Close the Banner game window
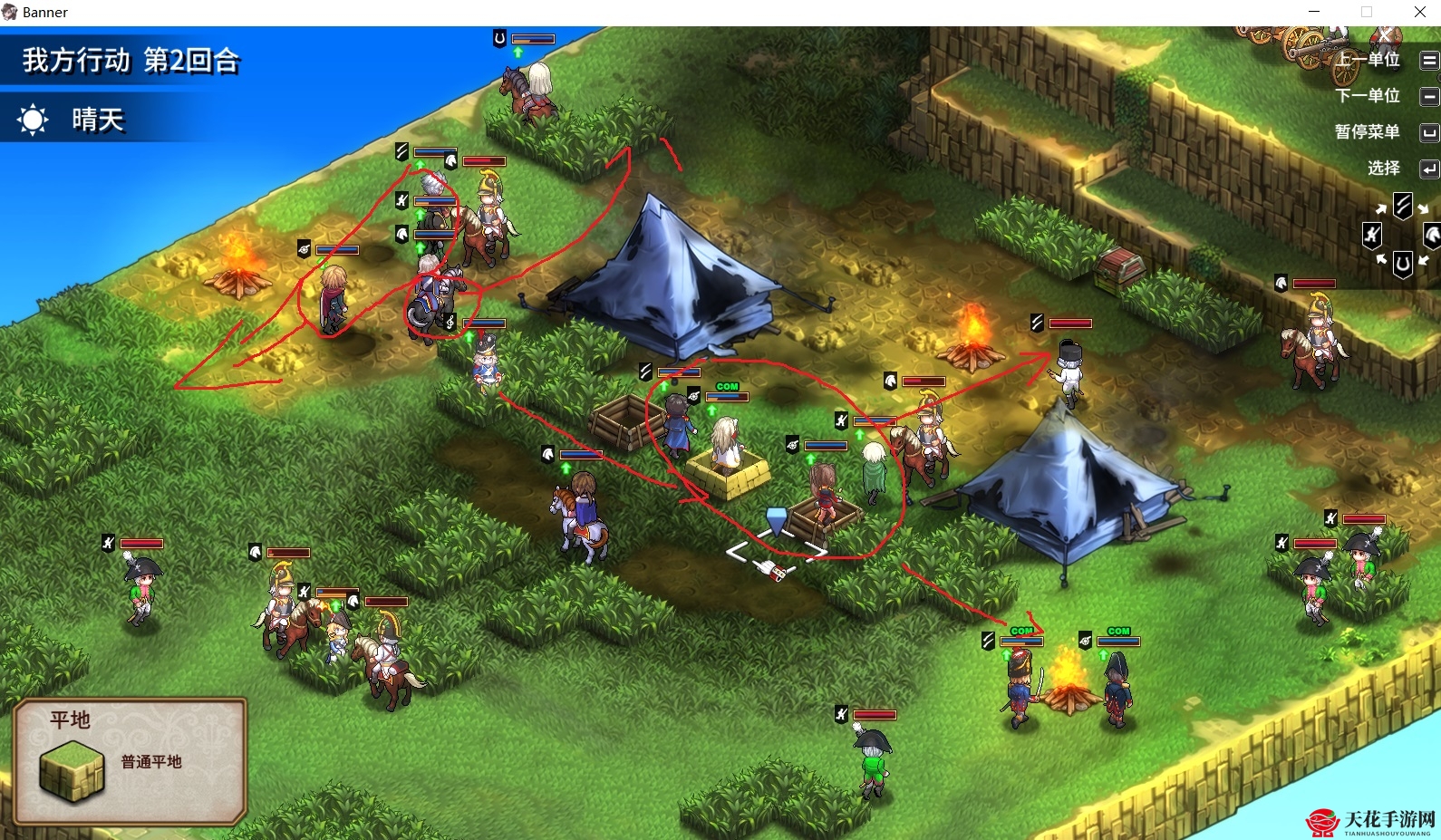Viewport: 1441px width, 840px height. 1419,12
